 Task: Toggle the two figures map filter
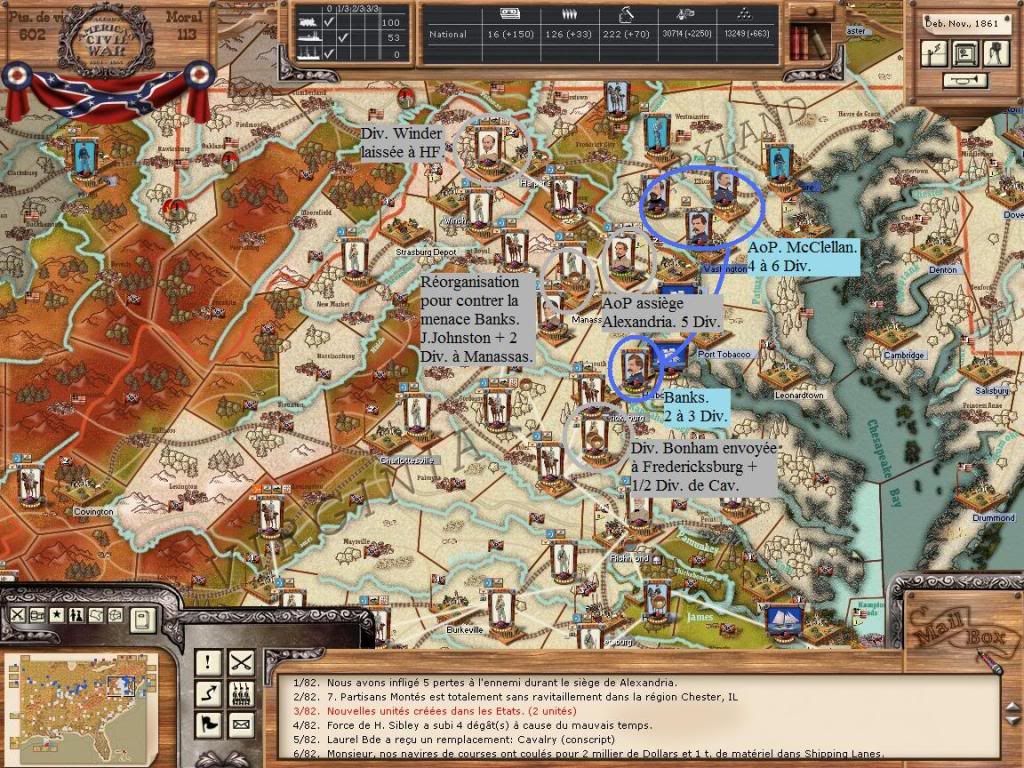point(74,615)
